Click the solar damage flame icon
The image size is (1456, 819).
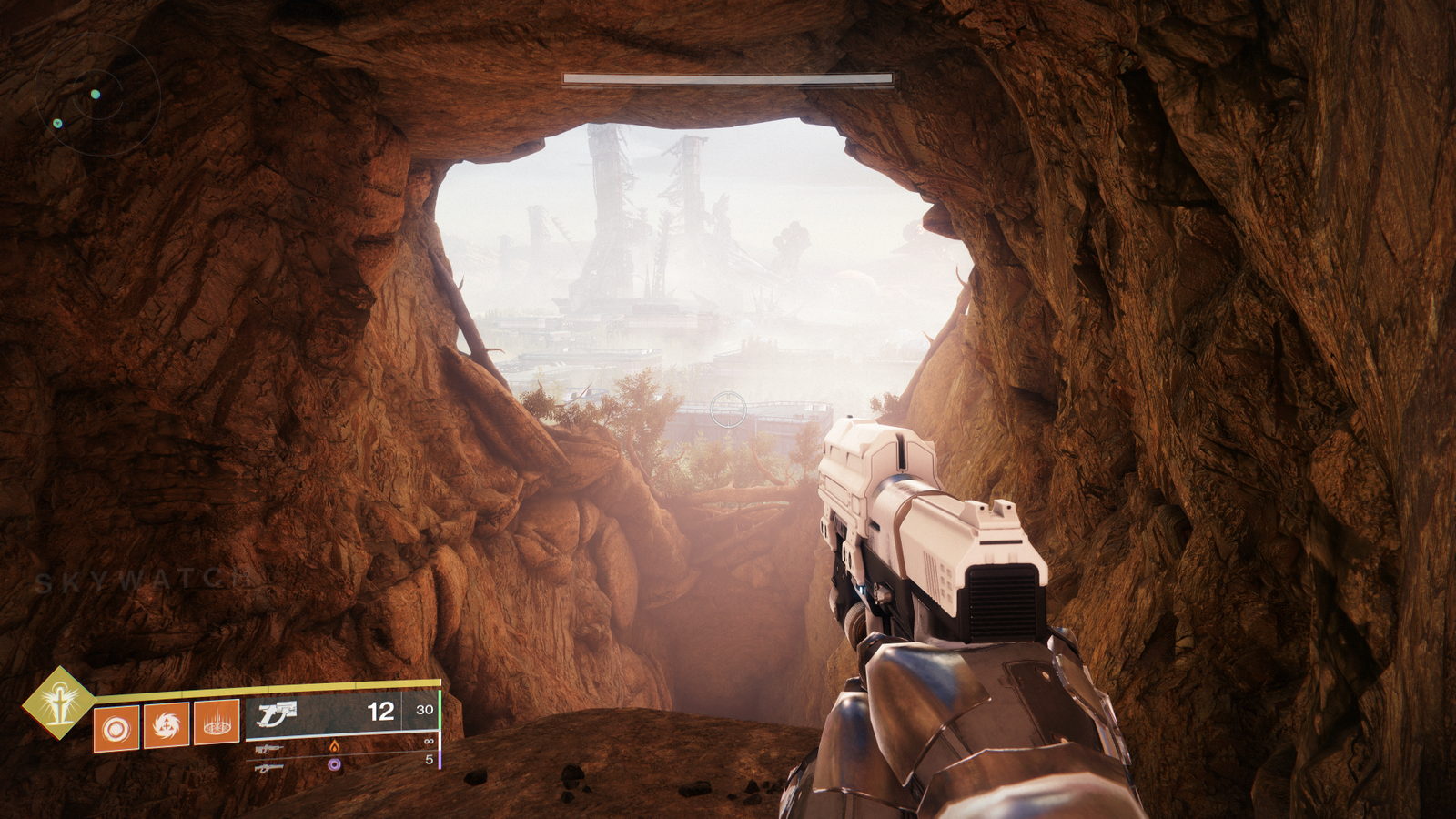[335, 747]
